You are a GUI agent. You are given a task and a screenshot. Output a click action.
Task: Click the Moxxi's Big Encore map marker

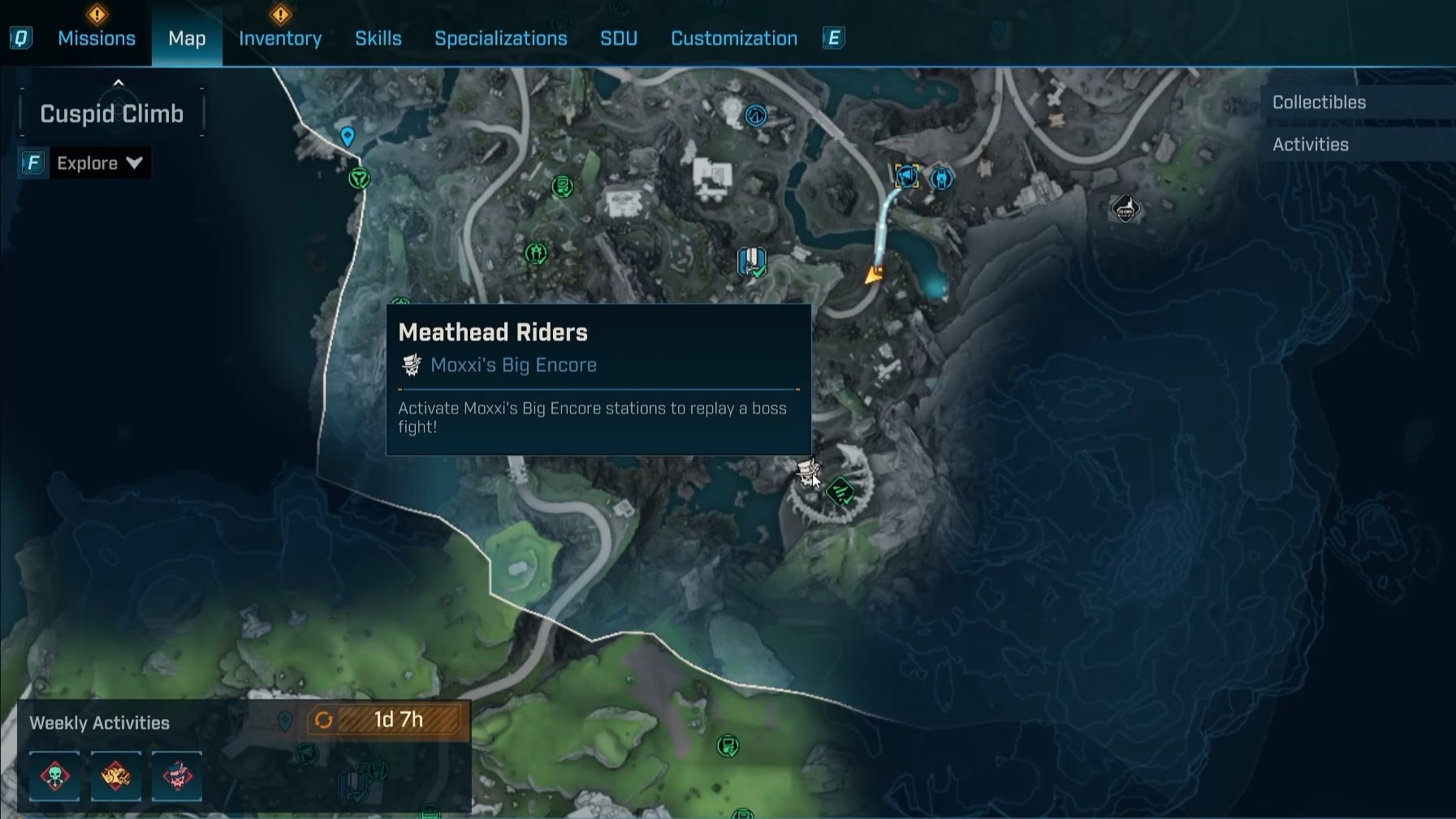(808, 471)
